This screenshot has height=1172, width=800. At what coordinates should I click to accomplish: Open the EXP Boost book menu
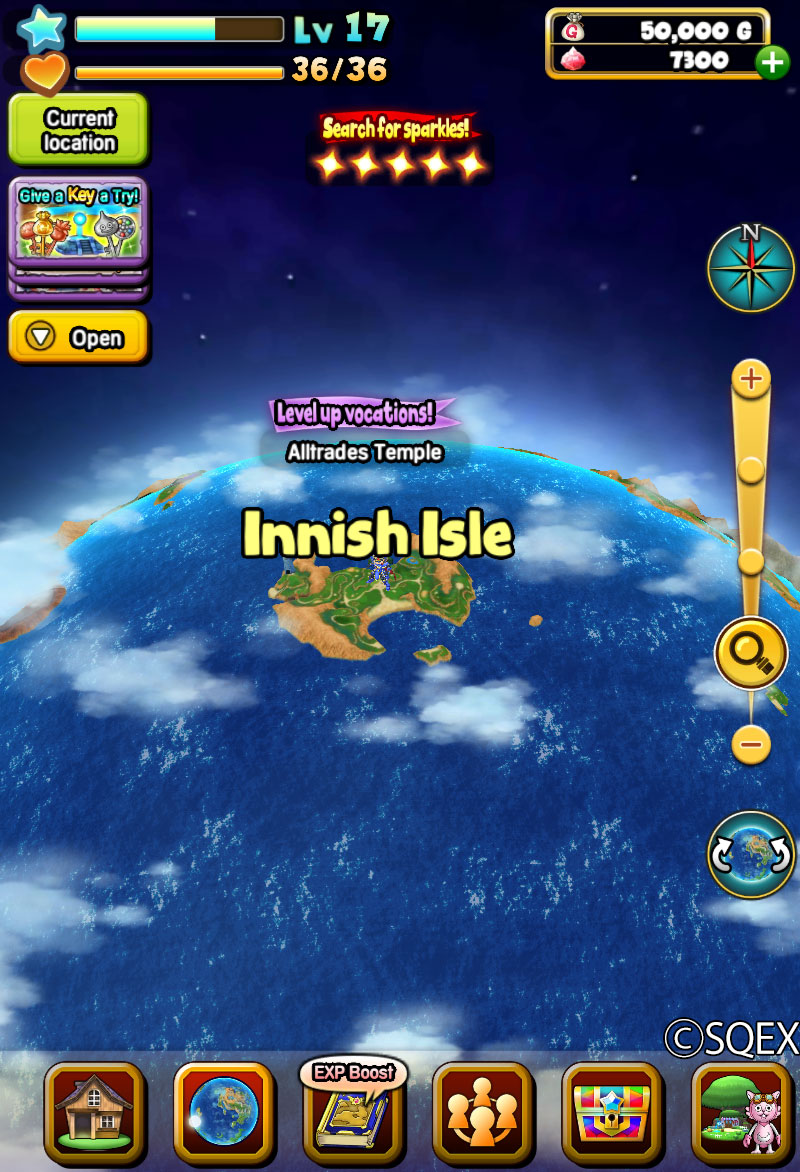click(x=353, y=1110)
